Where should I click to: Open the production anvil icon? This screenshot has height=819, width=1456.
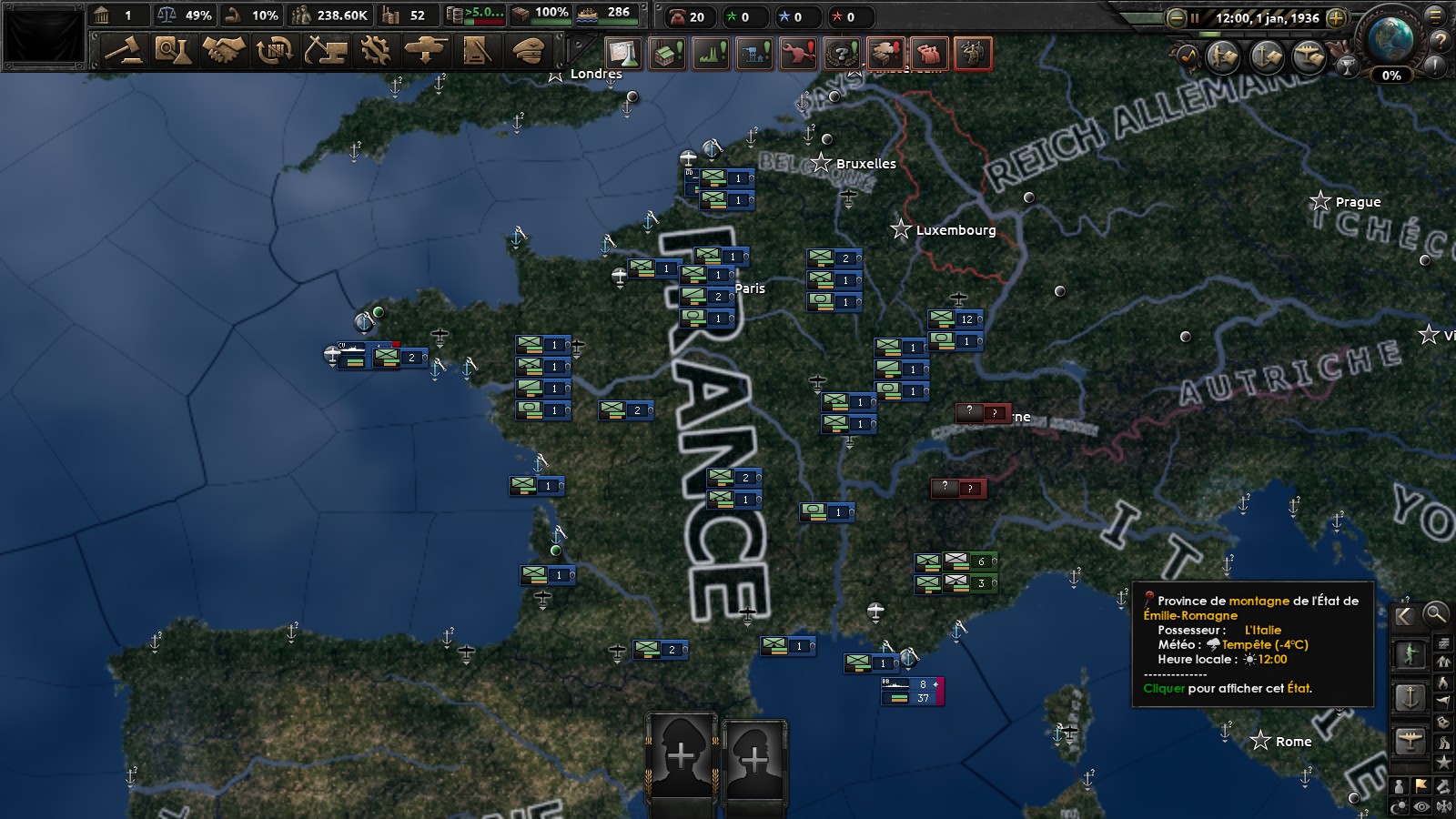(x=329, y=52)
